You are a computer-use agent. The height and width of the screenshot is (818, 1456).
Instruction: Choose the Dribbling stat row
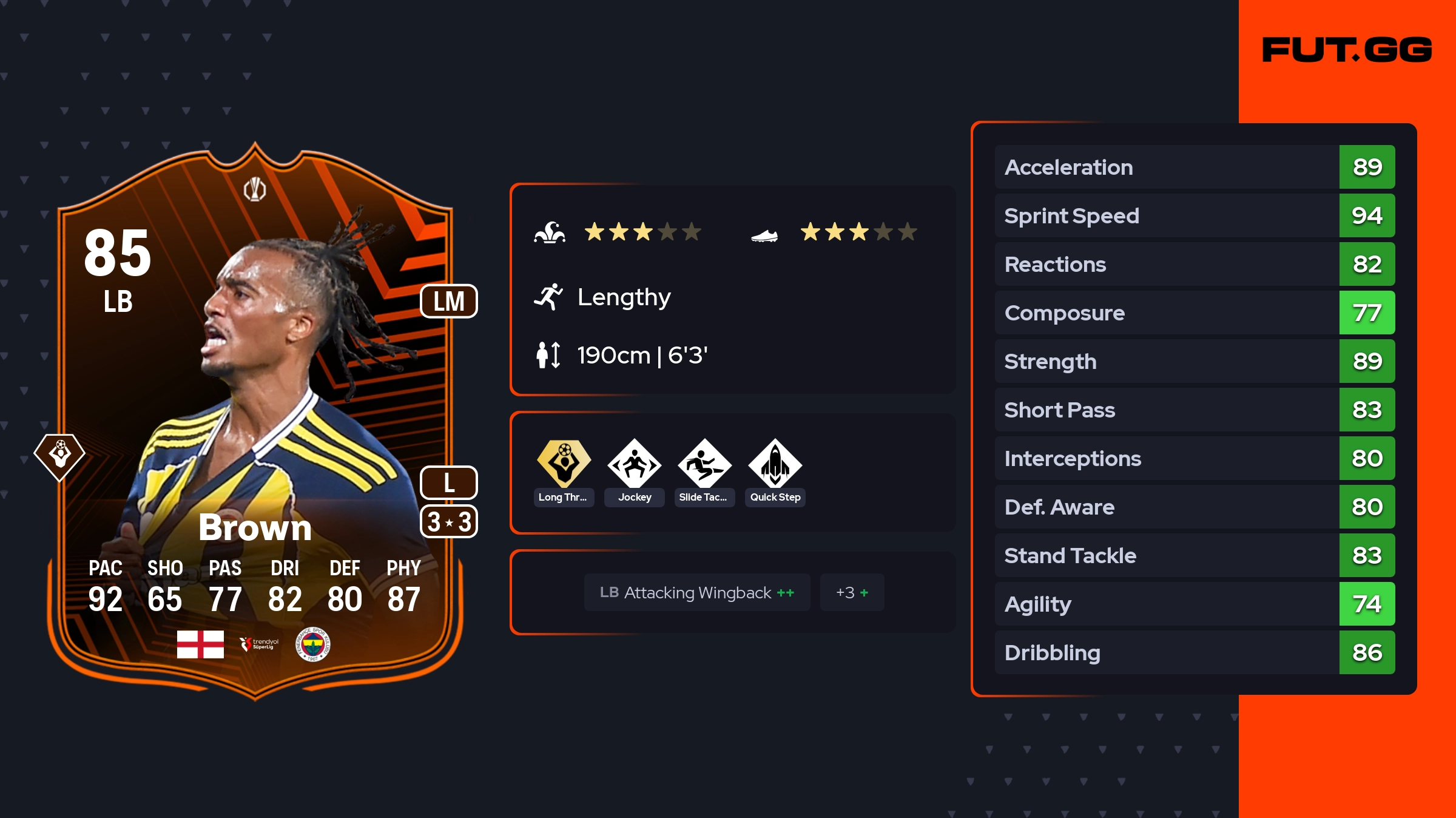click(1194, 652)
